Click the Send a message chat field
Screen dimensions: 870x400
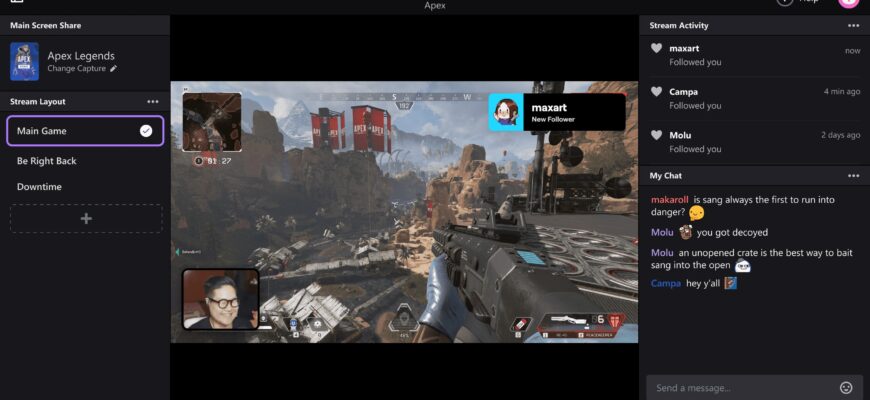(x=740, y=387)
